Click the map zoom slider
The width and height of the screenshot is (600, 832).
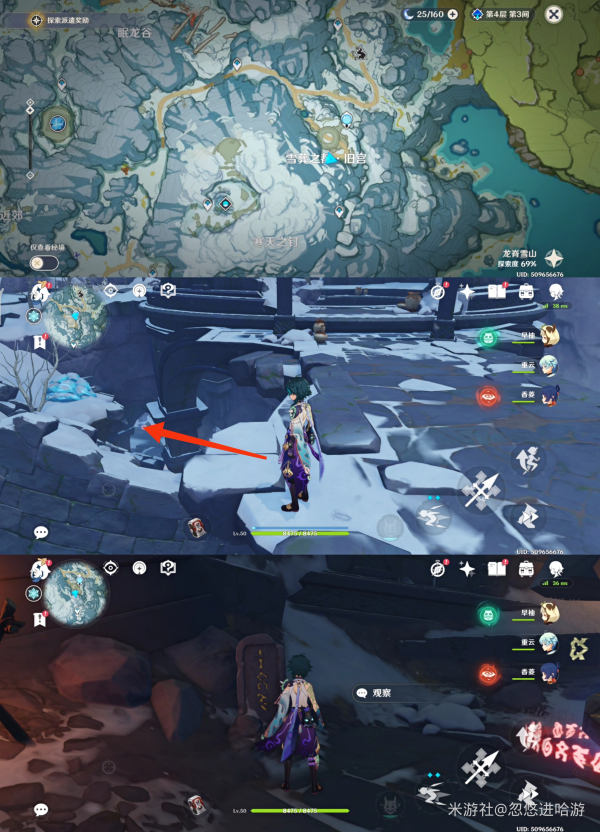click(31, 128)
